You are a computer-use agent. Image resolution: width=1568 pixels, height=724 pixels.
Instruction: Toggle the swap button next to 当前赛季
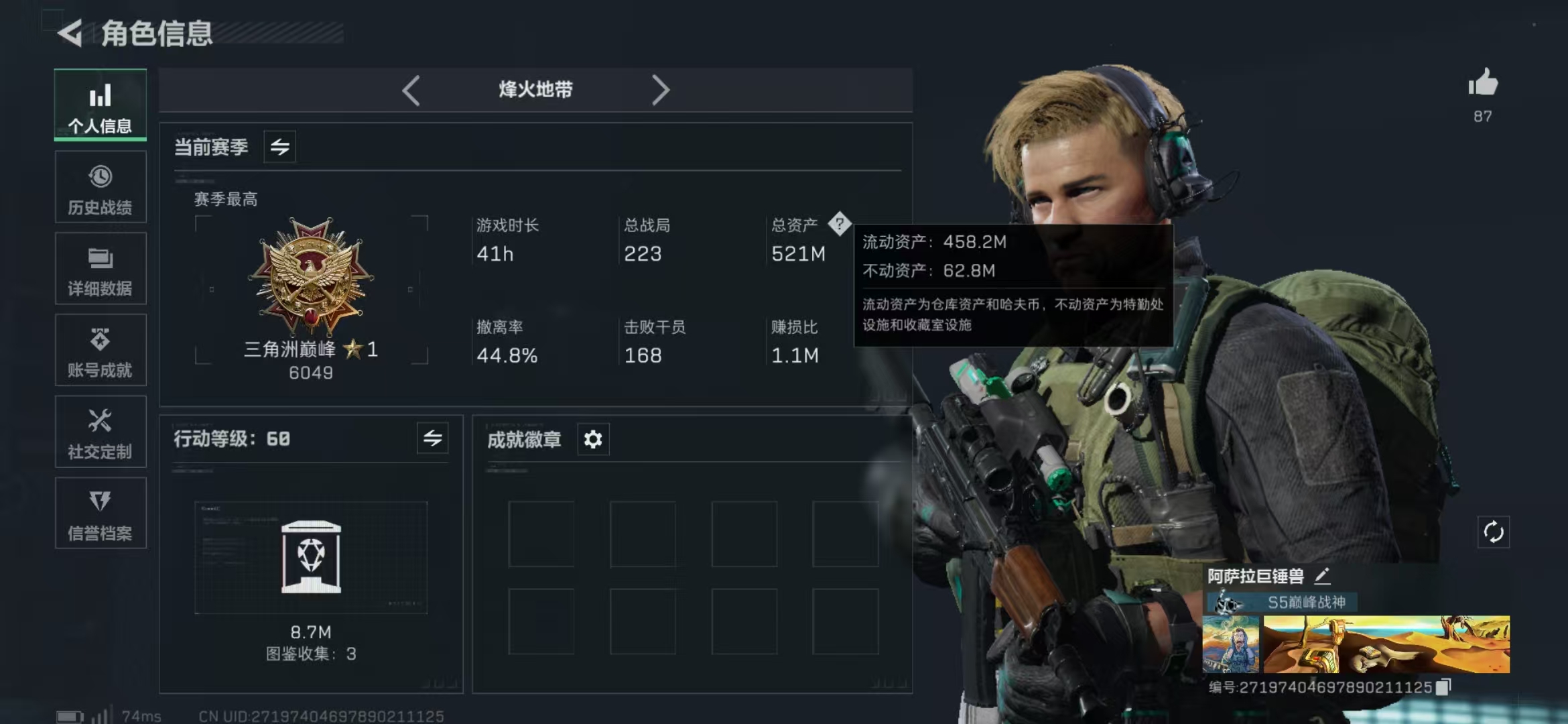tap(280, 147)
